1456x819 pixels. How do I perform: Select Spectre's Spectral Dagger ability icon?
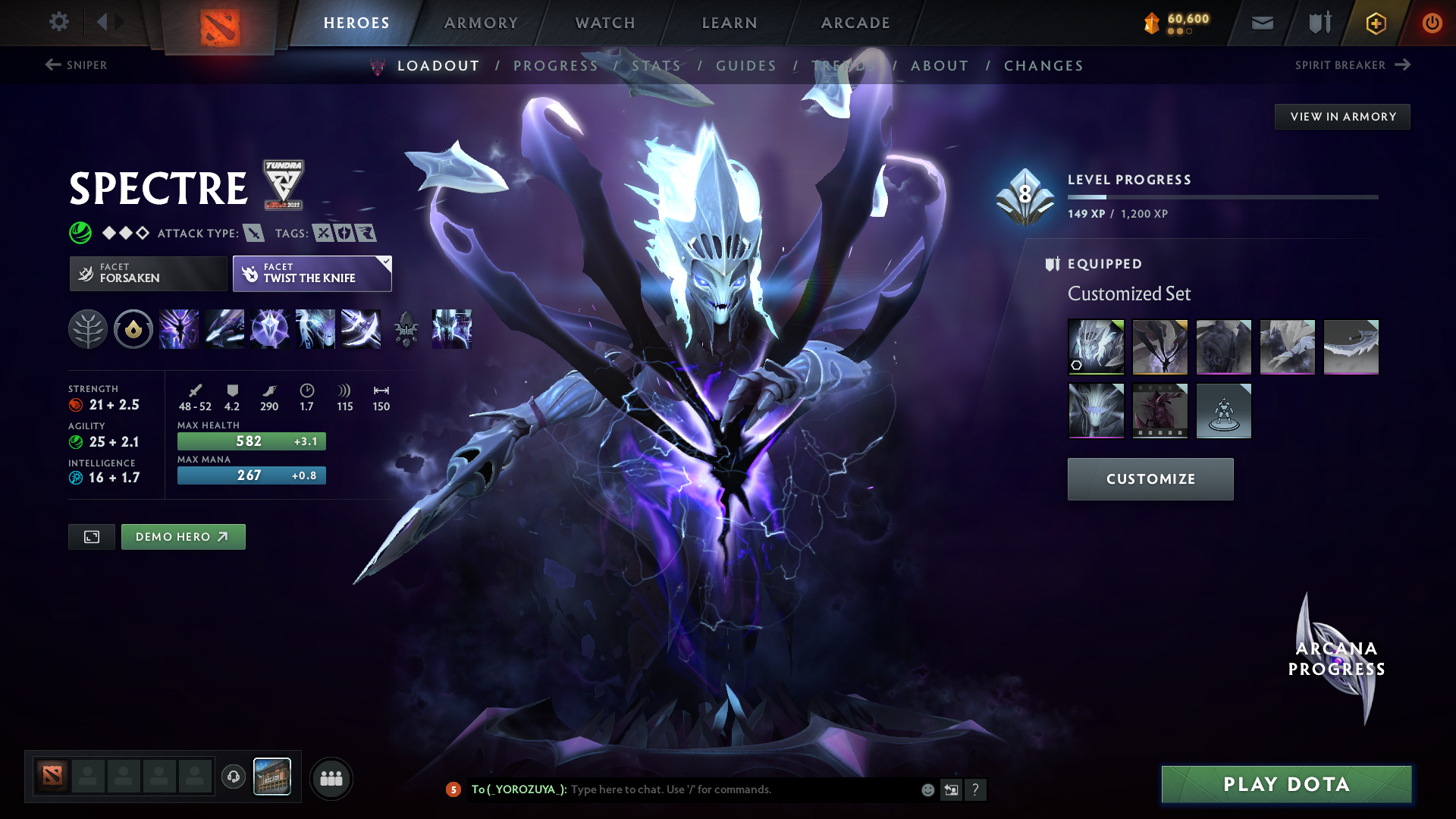pyautogui.click(x=179, y=329)
